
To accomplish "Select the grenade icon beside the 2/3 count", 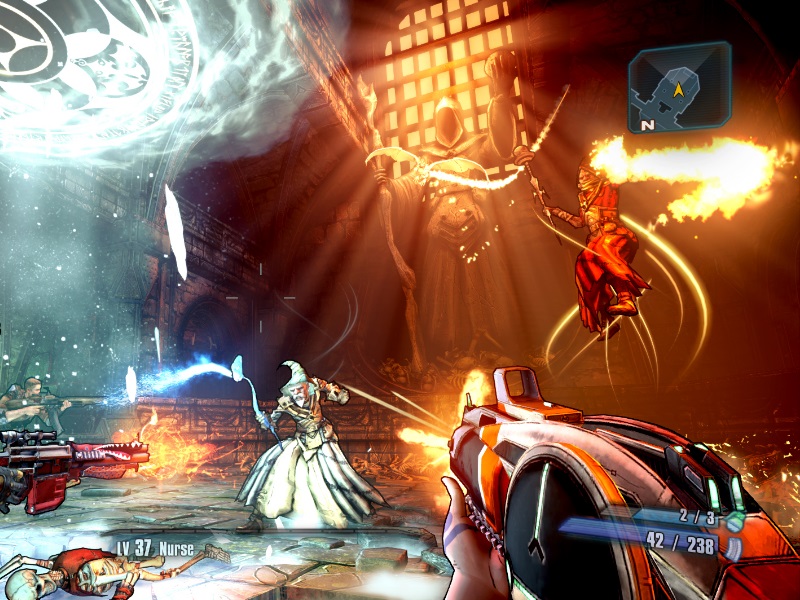I will pos(736,521).
